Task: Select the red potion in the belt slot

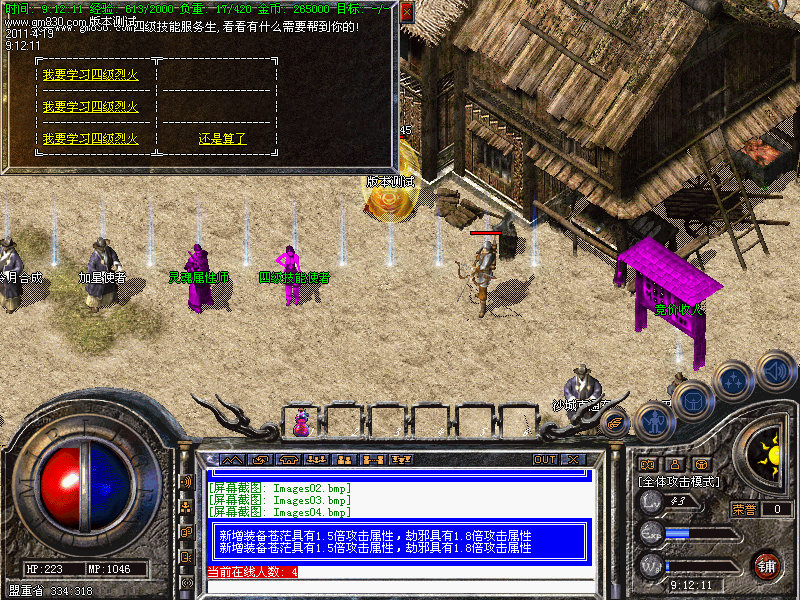Action: click(x=300, y=423)
